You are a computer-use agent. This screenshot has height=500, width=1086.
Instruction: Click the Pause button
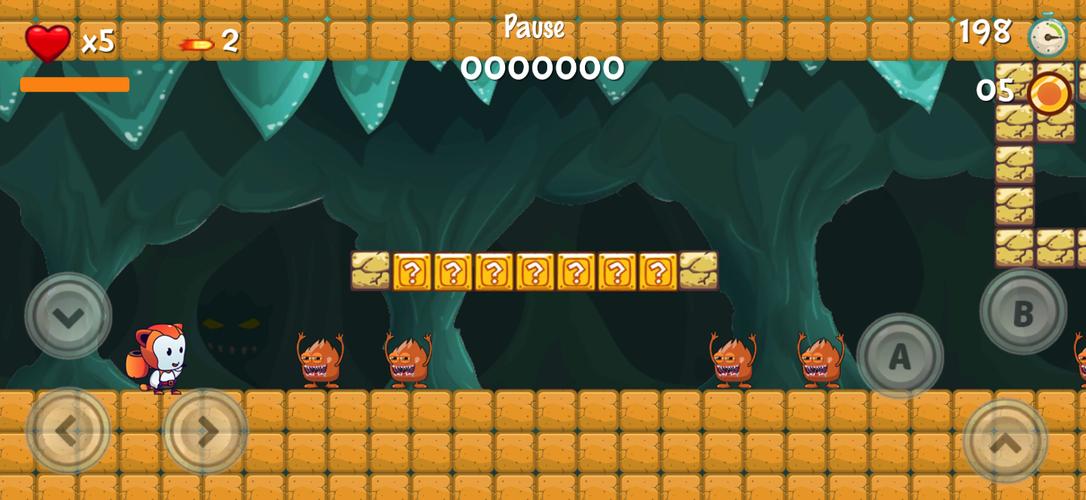534,28
